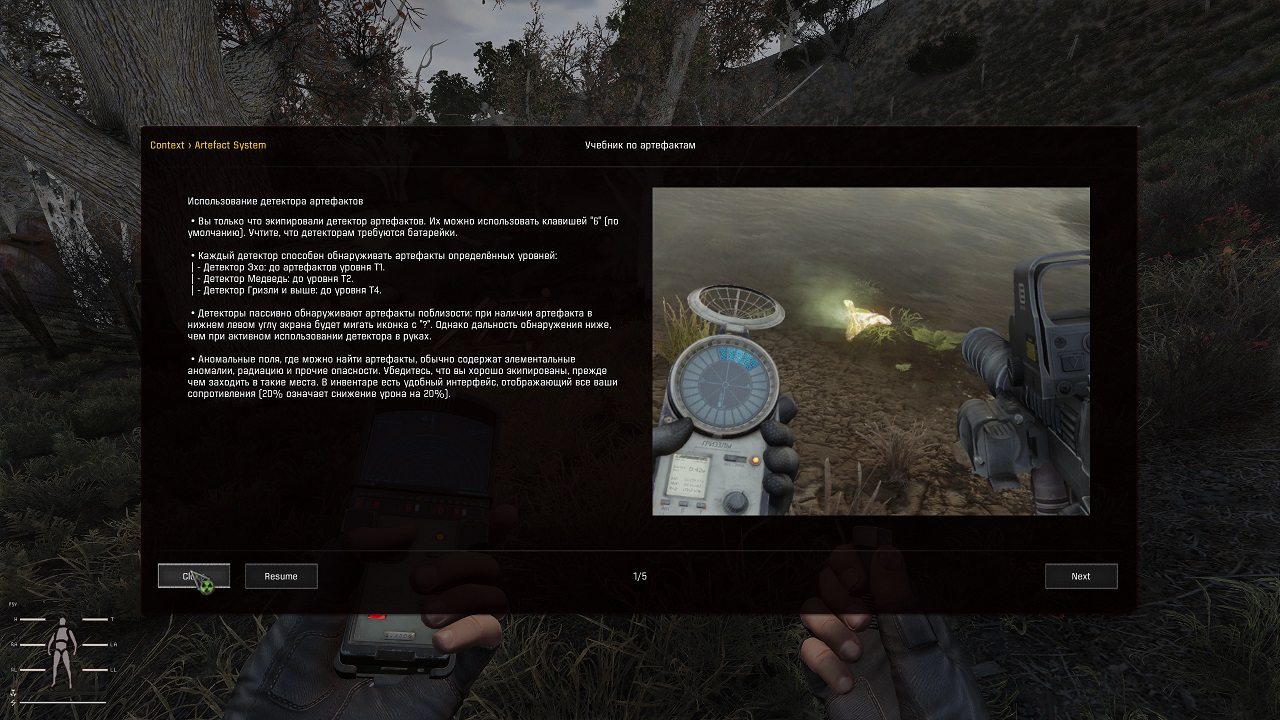
Task: Close the artefact tutorial window
Action: (193, 576)
